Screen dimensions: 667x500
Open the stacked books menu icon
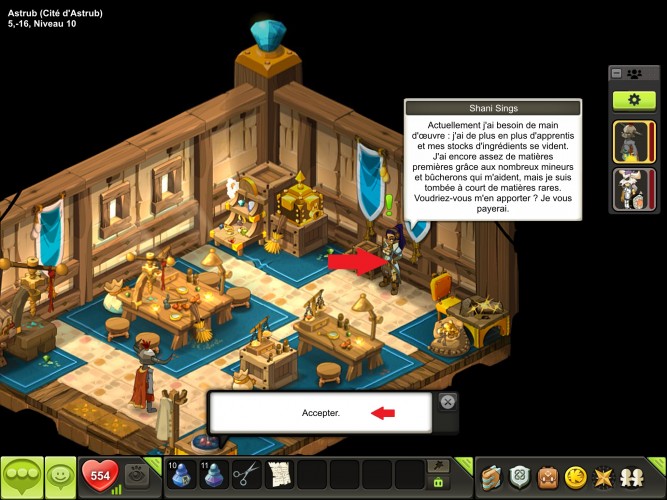pos(489,476)
